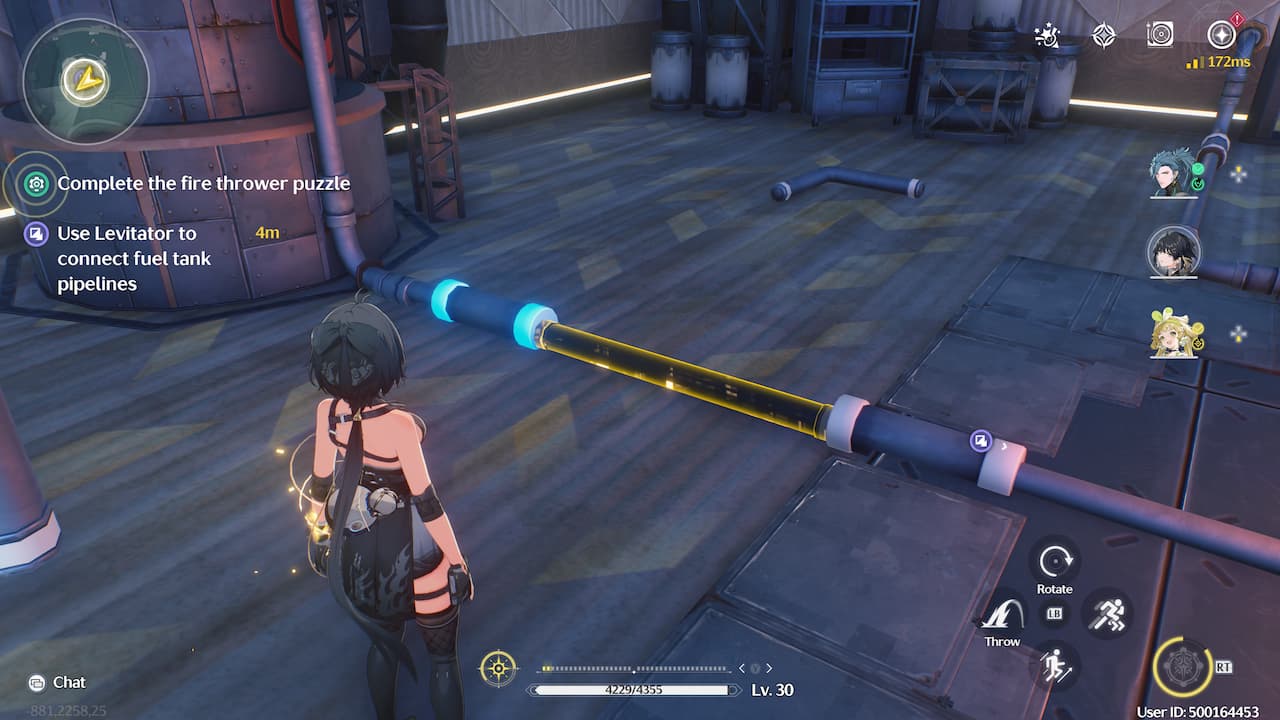Click the gold crosshair target icon
This screenshot has height=720, width=1280.
[498, 667]
